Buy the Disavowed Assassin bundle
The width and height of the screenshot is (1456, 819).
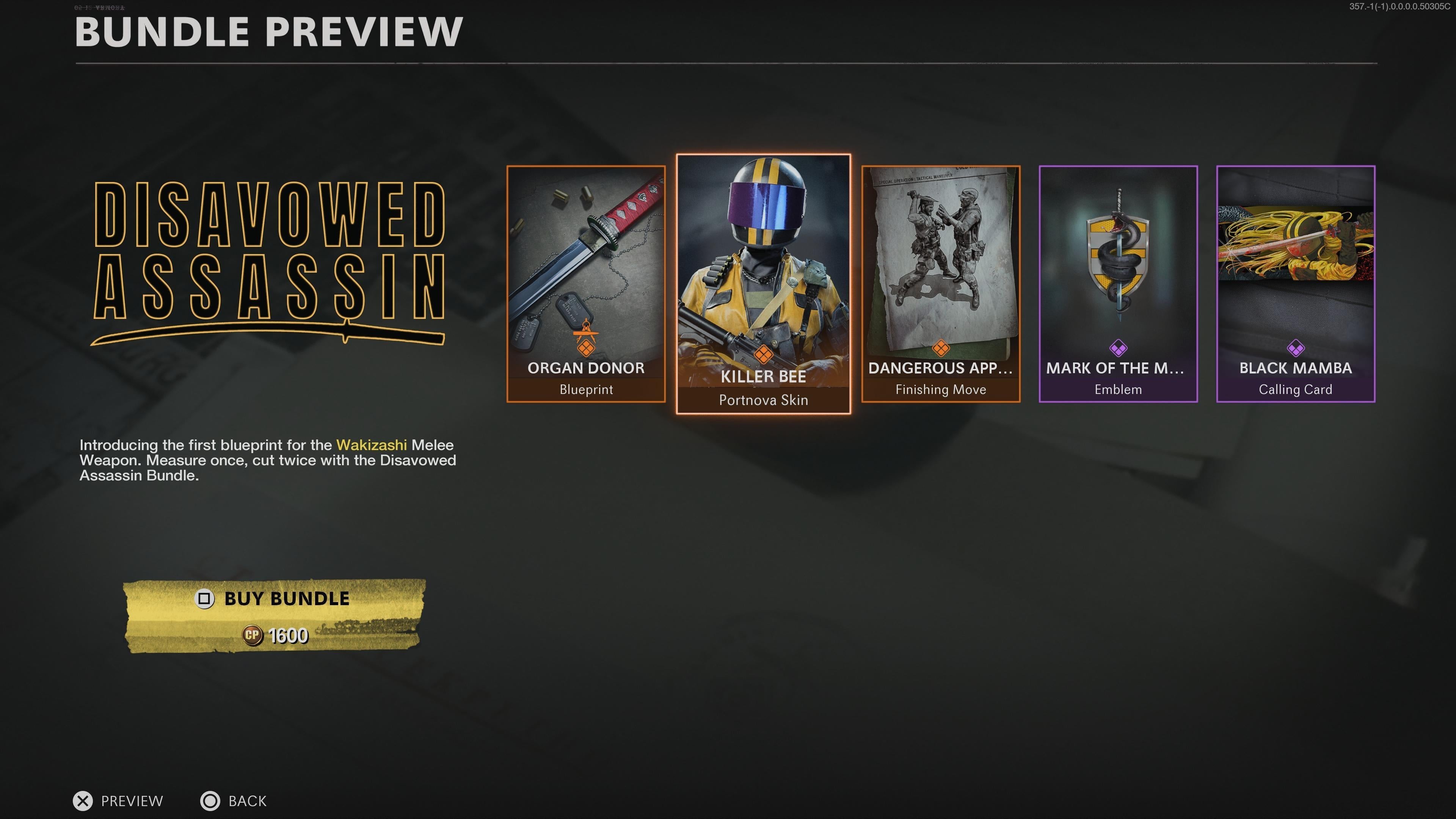274,615
